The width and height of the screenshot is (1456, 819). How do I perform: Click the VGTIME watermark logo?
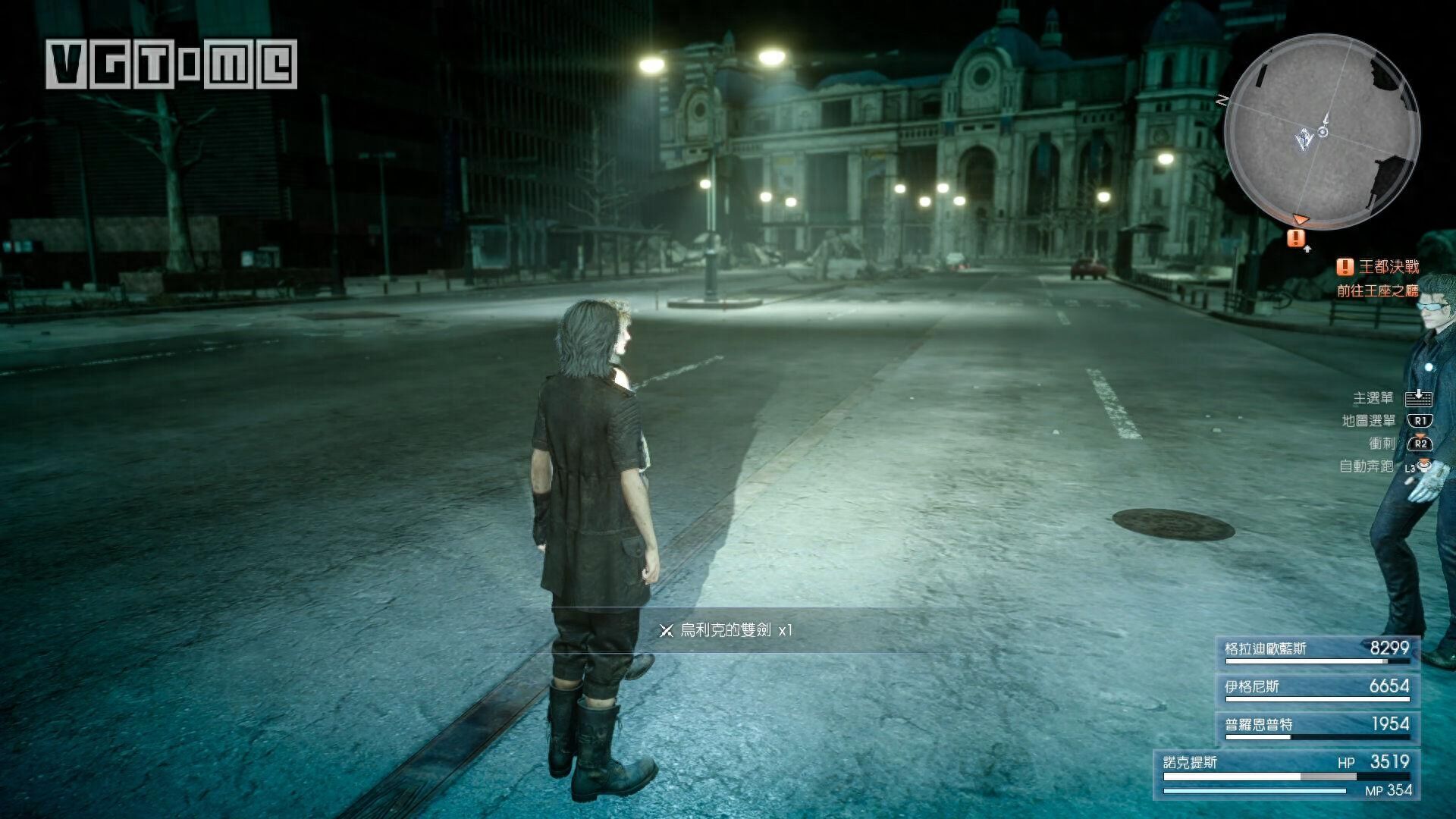(171, 64)
